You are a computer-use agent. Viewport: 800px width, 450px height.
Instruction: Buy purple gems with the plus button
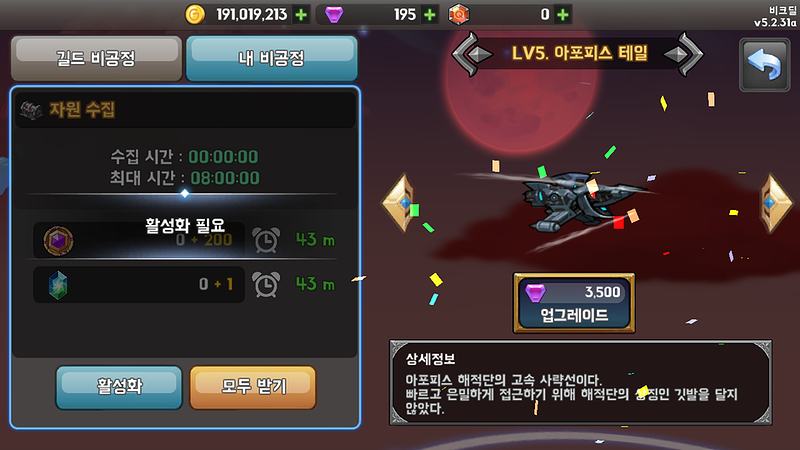point(430,14)
